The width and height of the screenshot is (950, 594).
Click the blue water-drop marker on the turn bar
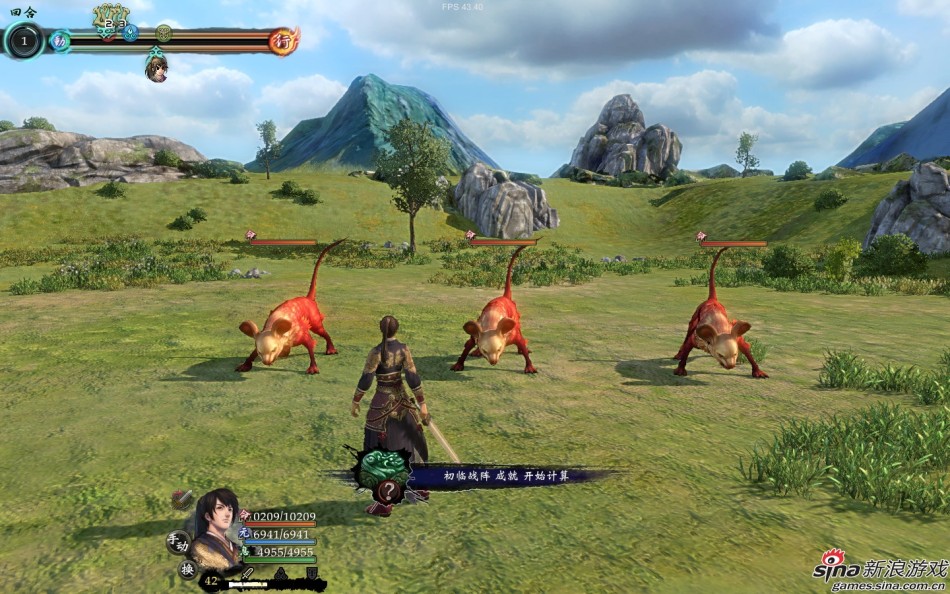131,32
